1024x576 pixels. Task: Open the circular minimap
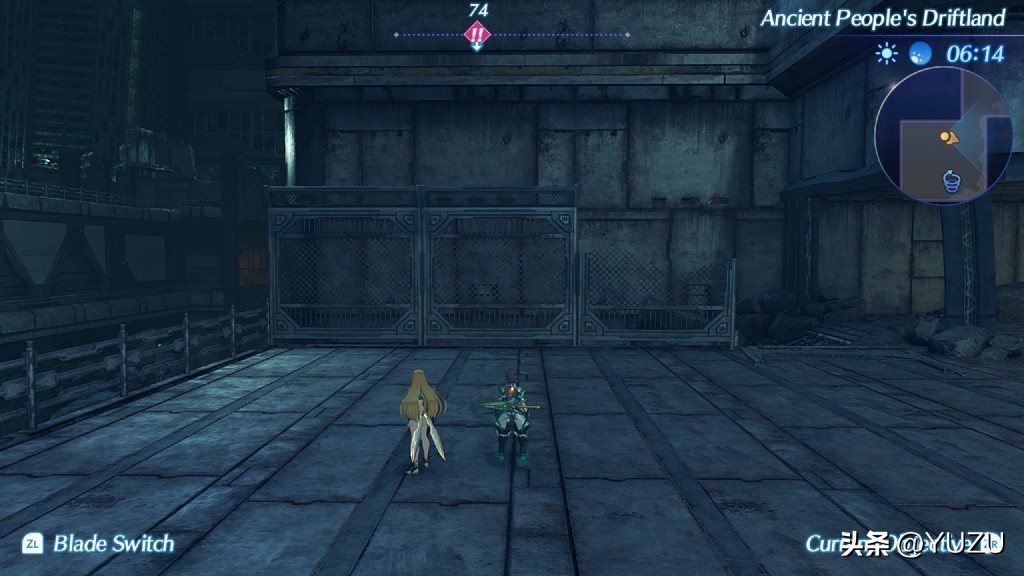[x=943, y=135]
